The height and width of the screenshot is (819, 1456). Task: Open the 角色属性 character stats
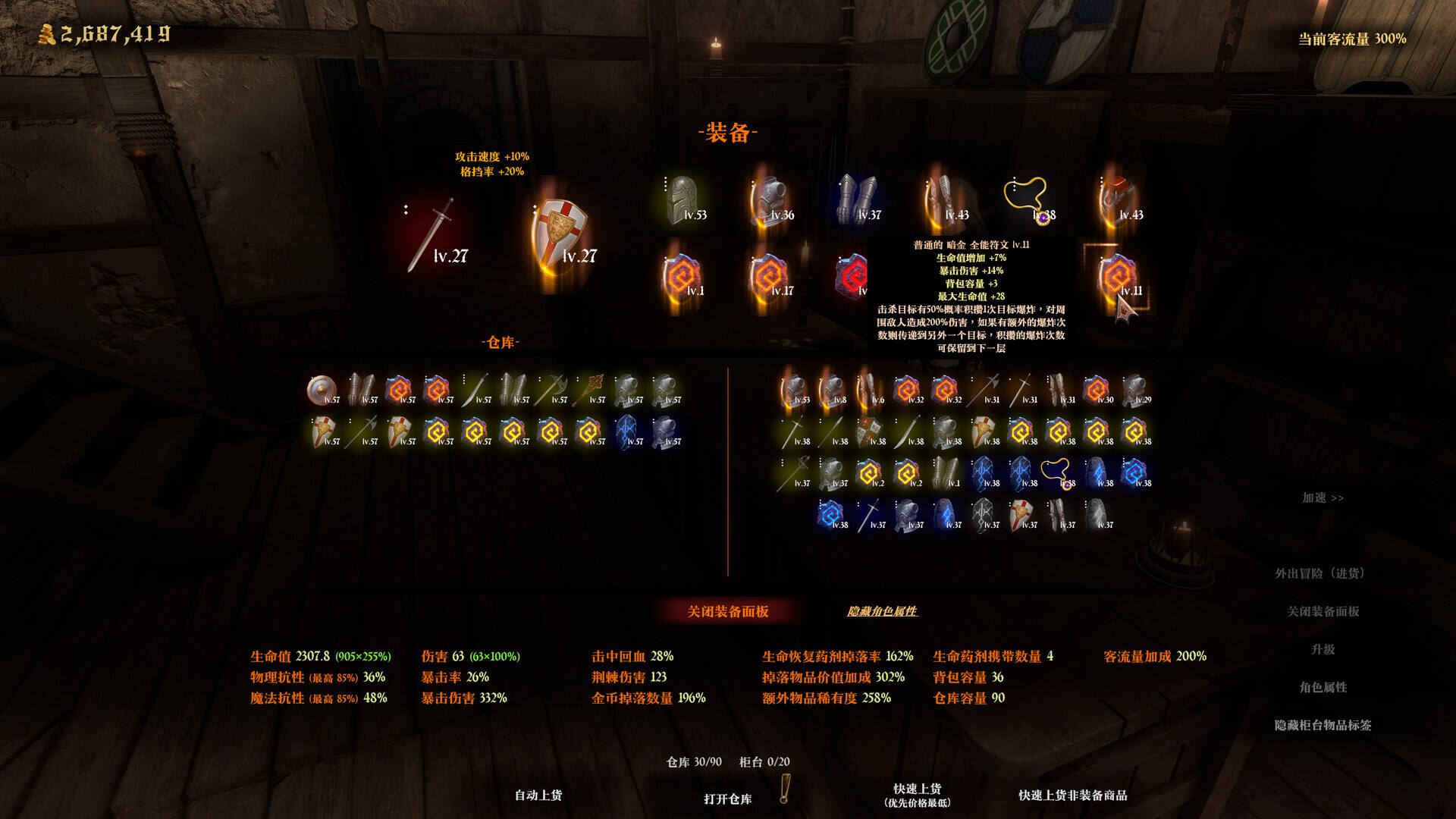click(1323, 687)
